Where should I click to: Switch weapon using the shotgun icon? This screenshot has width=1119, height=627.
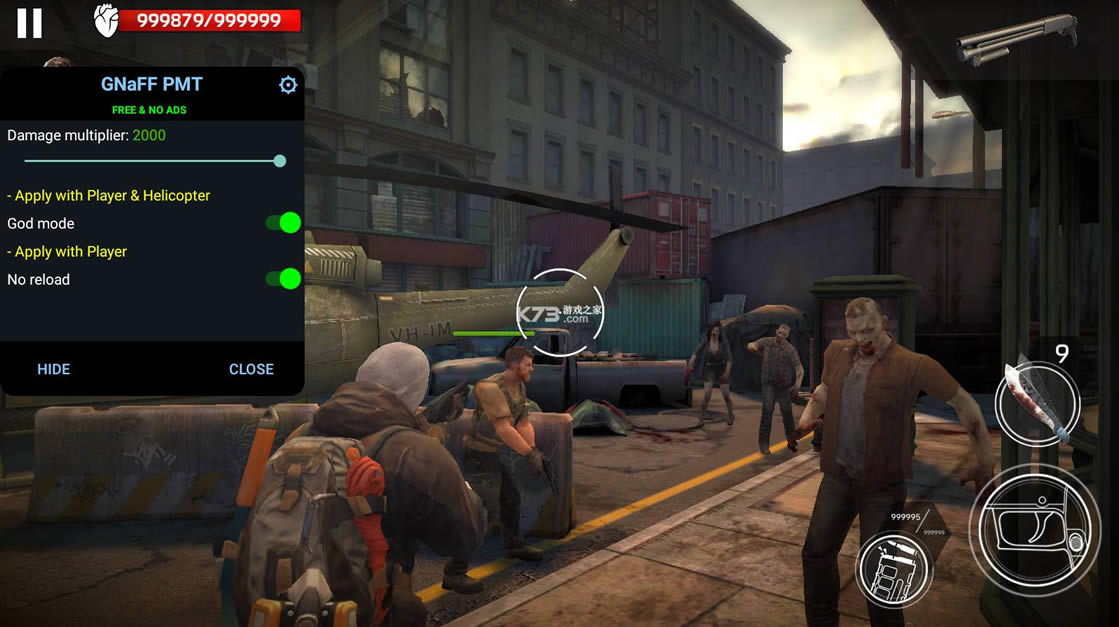[x=1015, y=38]
